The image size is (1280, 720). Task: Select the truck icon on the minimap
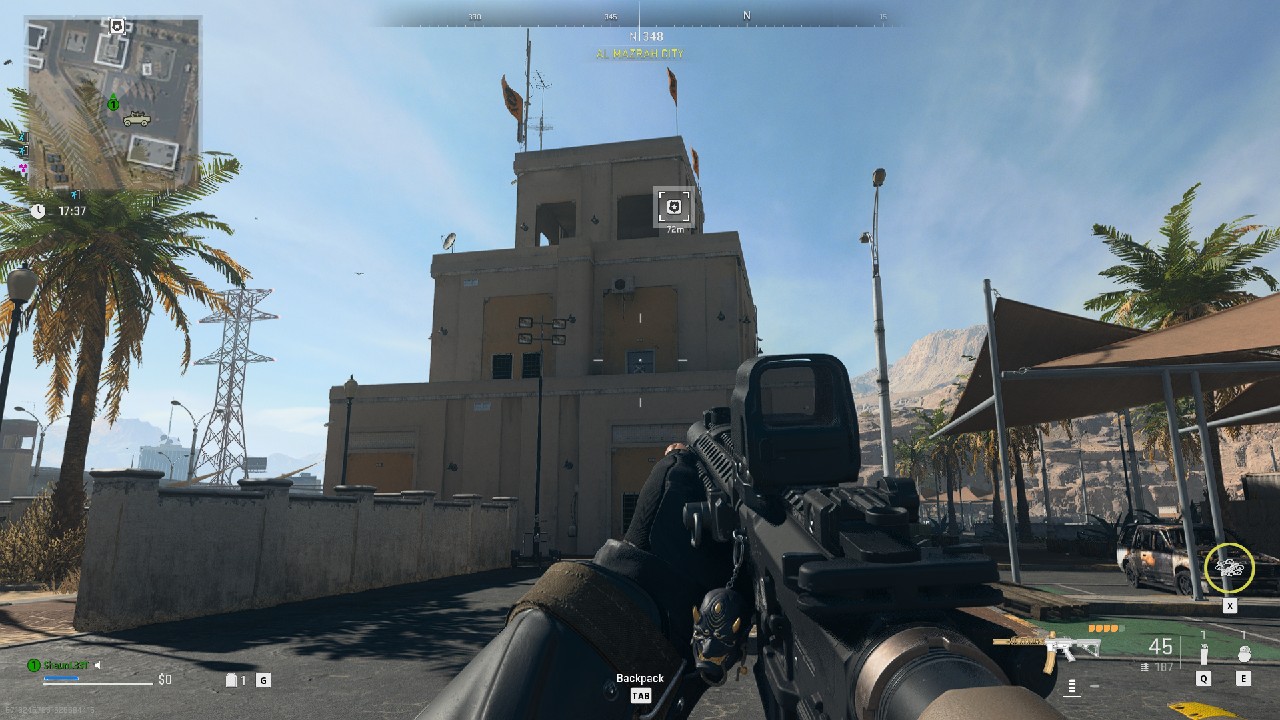pos(137,120)
